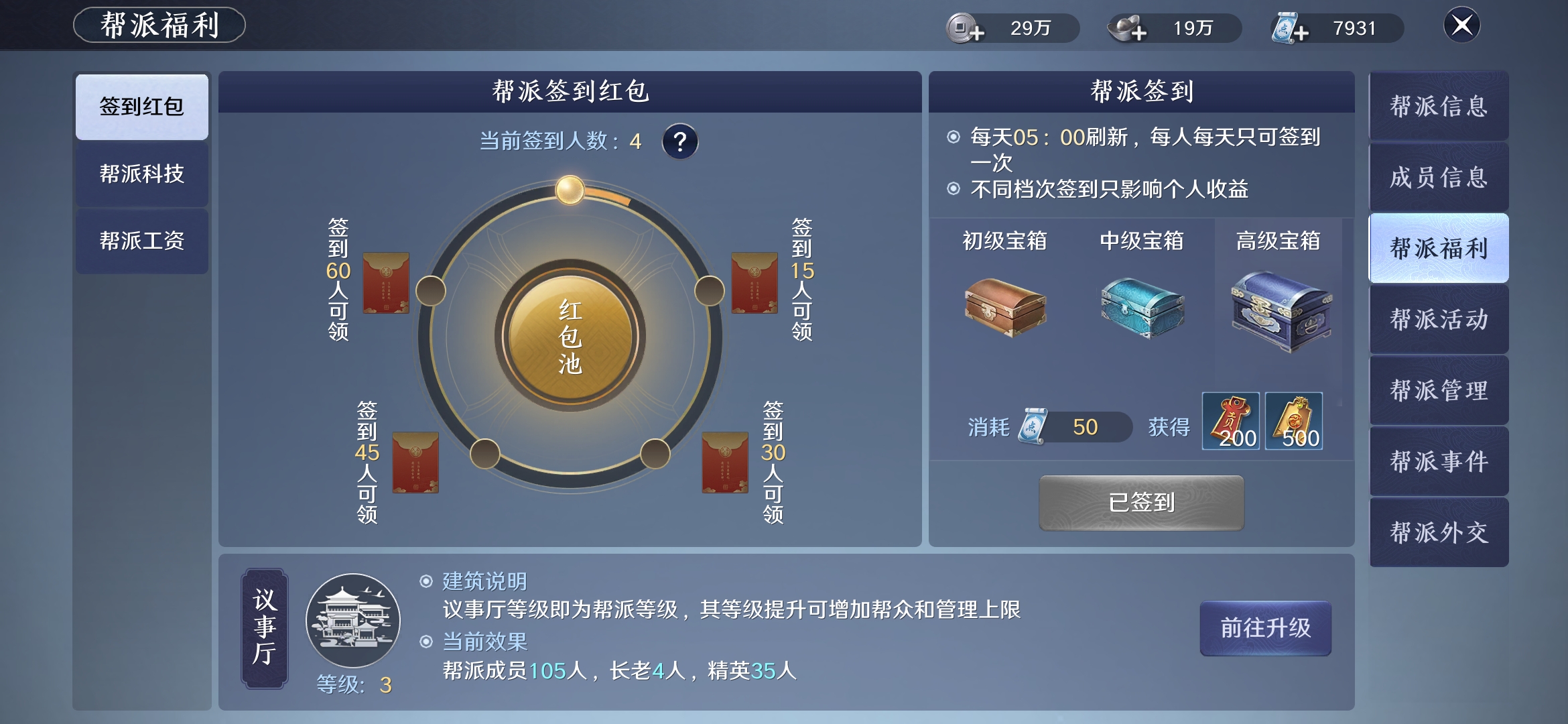Select the 帮派工资 tab
The height and width of the screenshot is (724, 1568).
click(141, 241)
